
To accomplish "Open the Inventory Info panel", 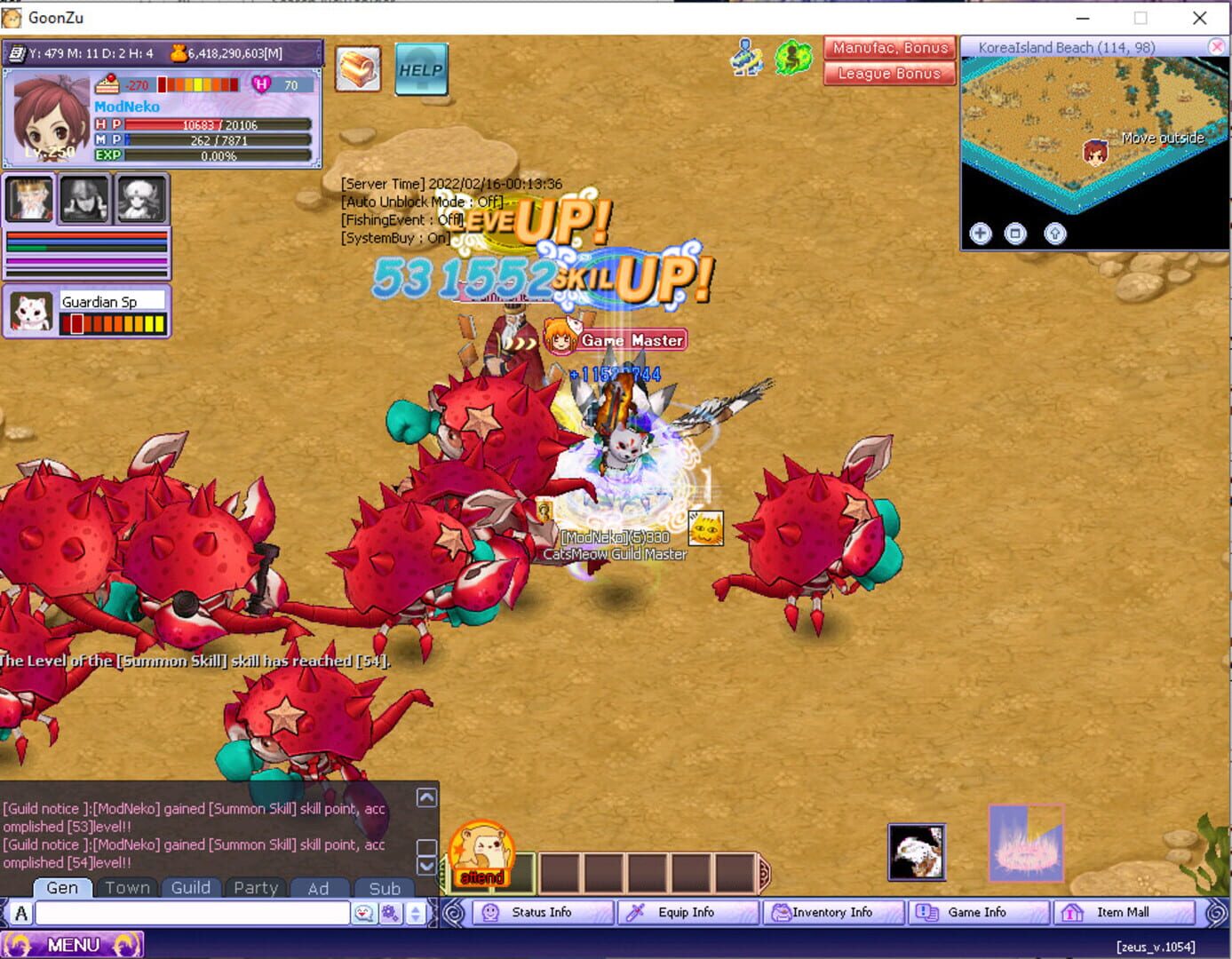I will pos(831,912).
